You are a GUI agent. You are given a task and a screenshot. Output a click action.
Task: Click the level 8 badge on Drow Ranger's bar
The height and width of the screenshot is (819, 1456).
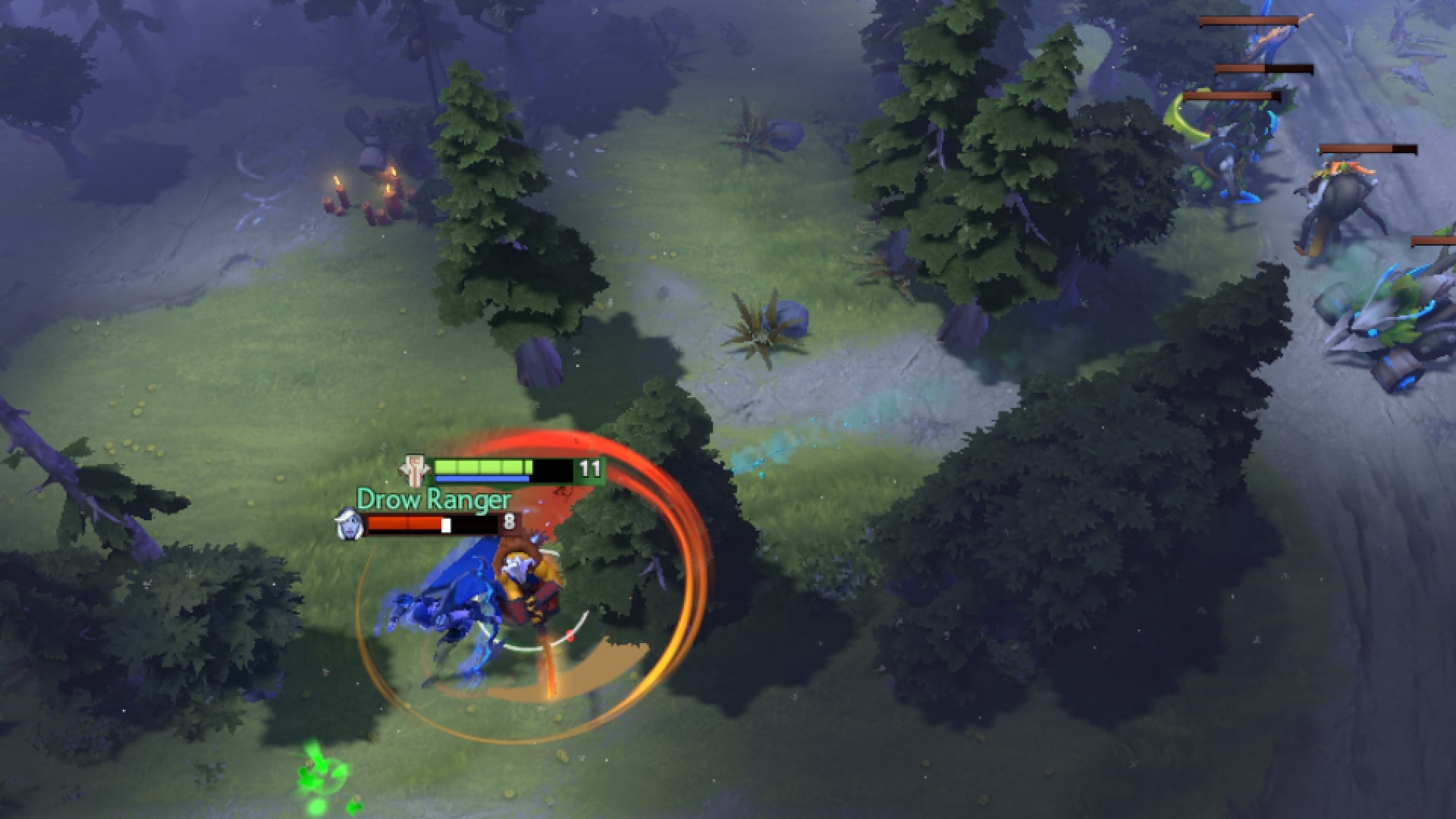point(509,522)
